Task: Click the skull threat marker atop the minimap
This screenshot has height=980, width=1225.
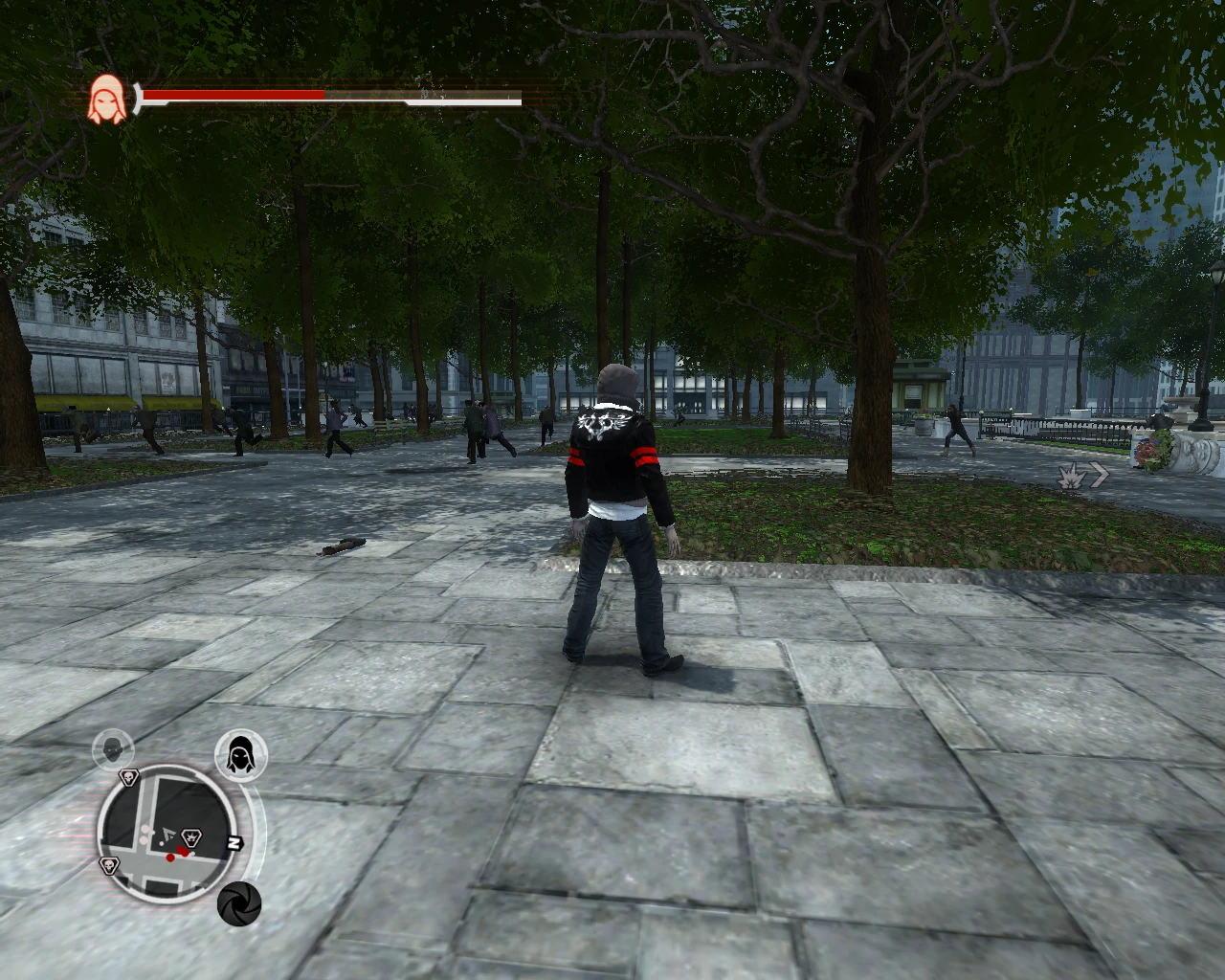Action: click(x=129, y=778)
